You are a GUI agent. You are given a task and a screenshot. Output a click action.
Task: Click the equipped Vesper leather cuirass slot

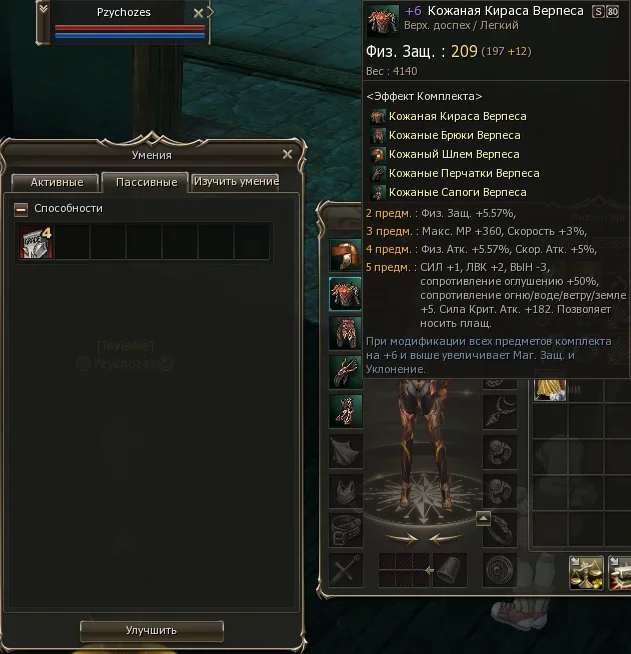346,293
